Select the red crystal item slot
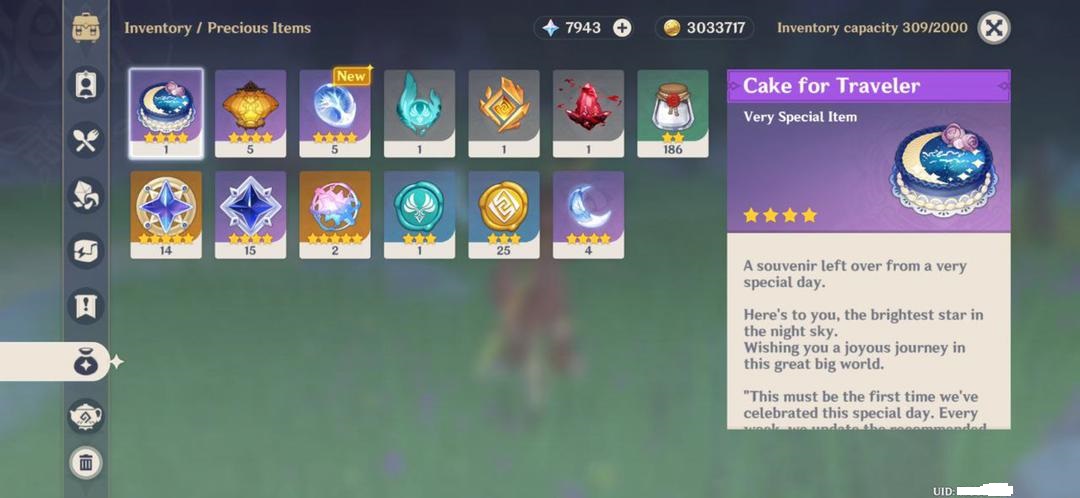This screenshot has height=498, width=1080. pos(588,113)
